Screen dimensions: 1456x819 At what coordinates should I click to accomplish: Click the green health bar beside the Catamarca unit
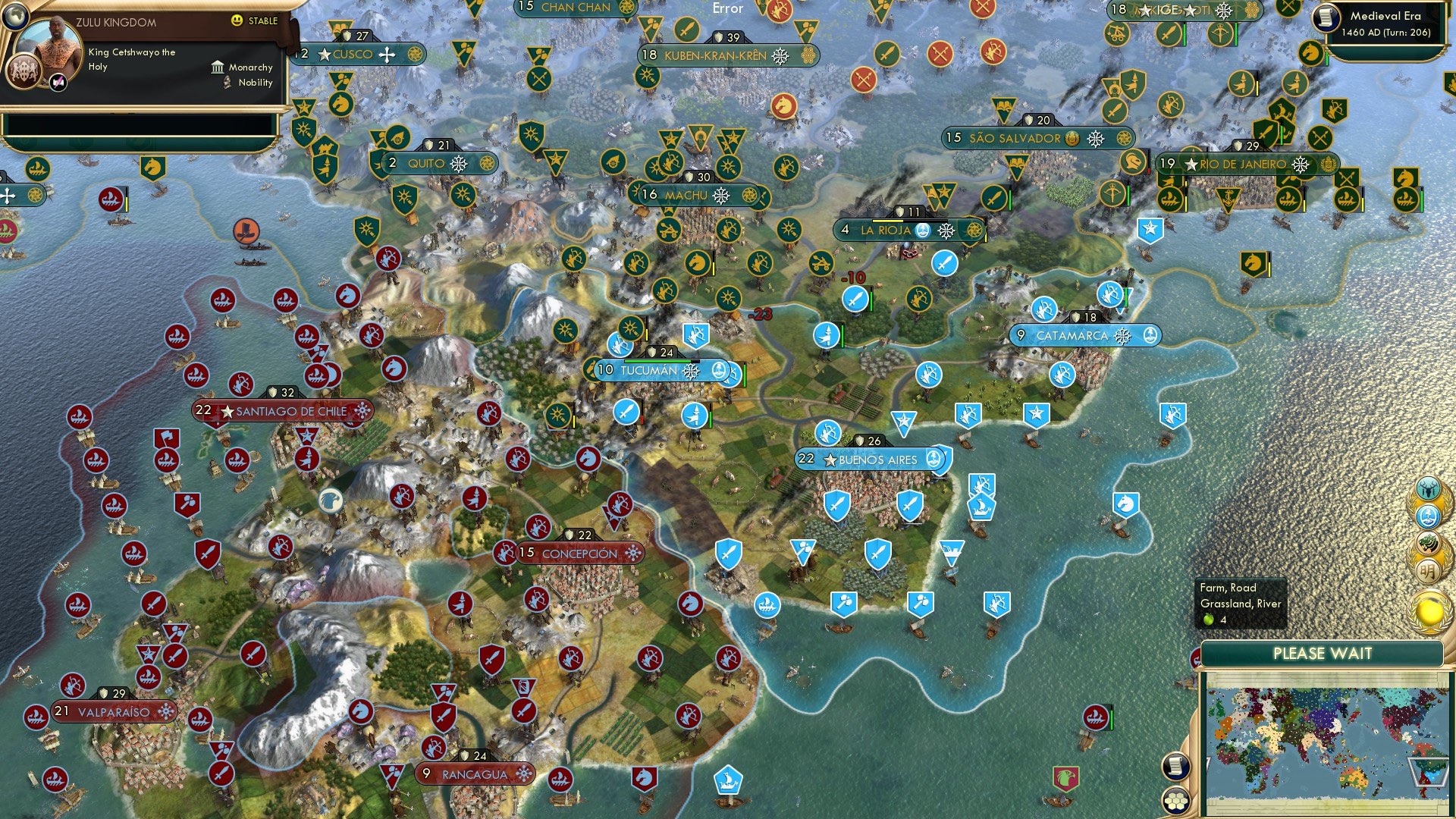tap(1126, 297)
